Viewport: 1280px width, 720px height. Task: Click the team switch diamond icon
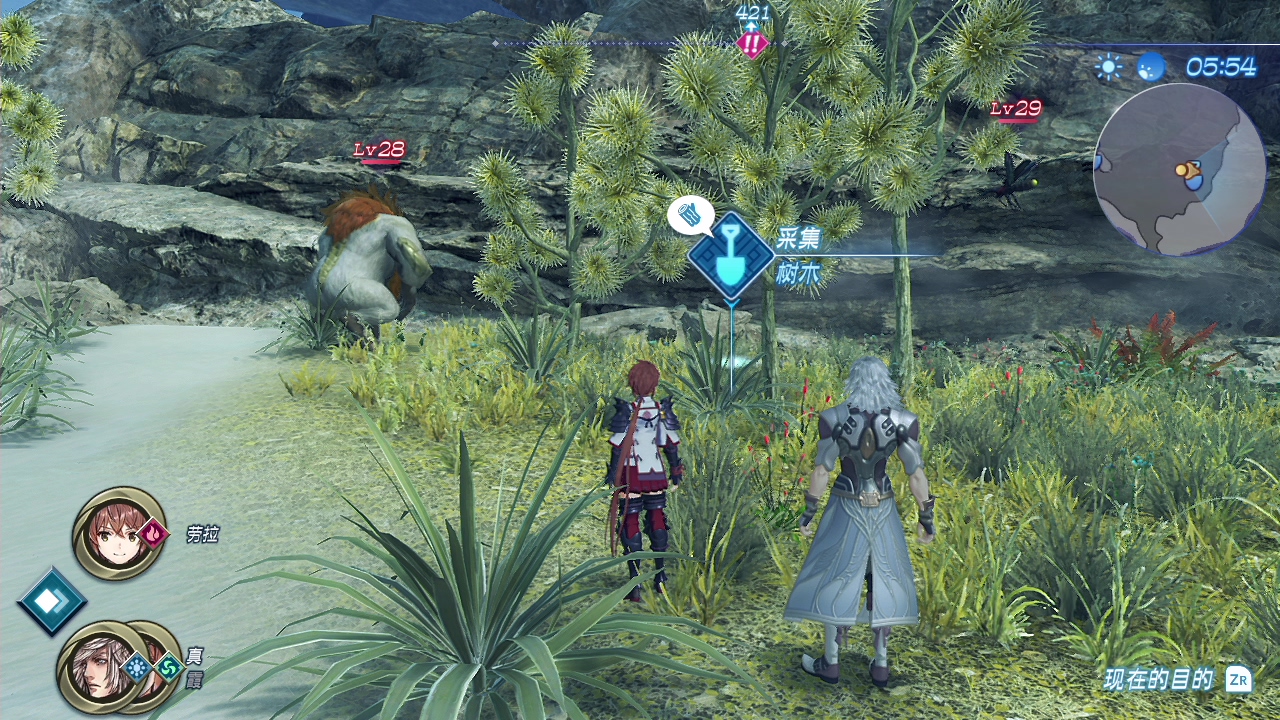tap(51, 600)
